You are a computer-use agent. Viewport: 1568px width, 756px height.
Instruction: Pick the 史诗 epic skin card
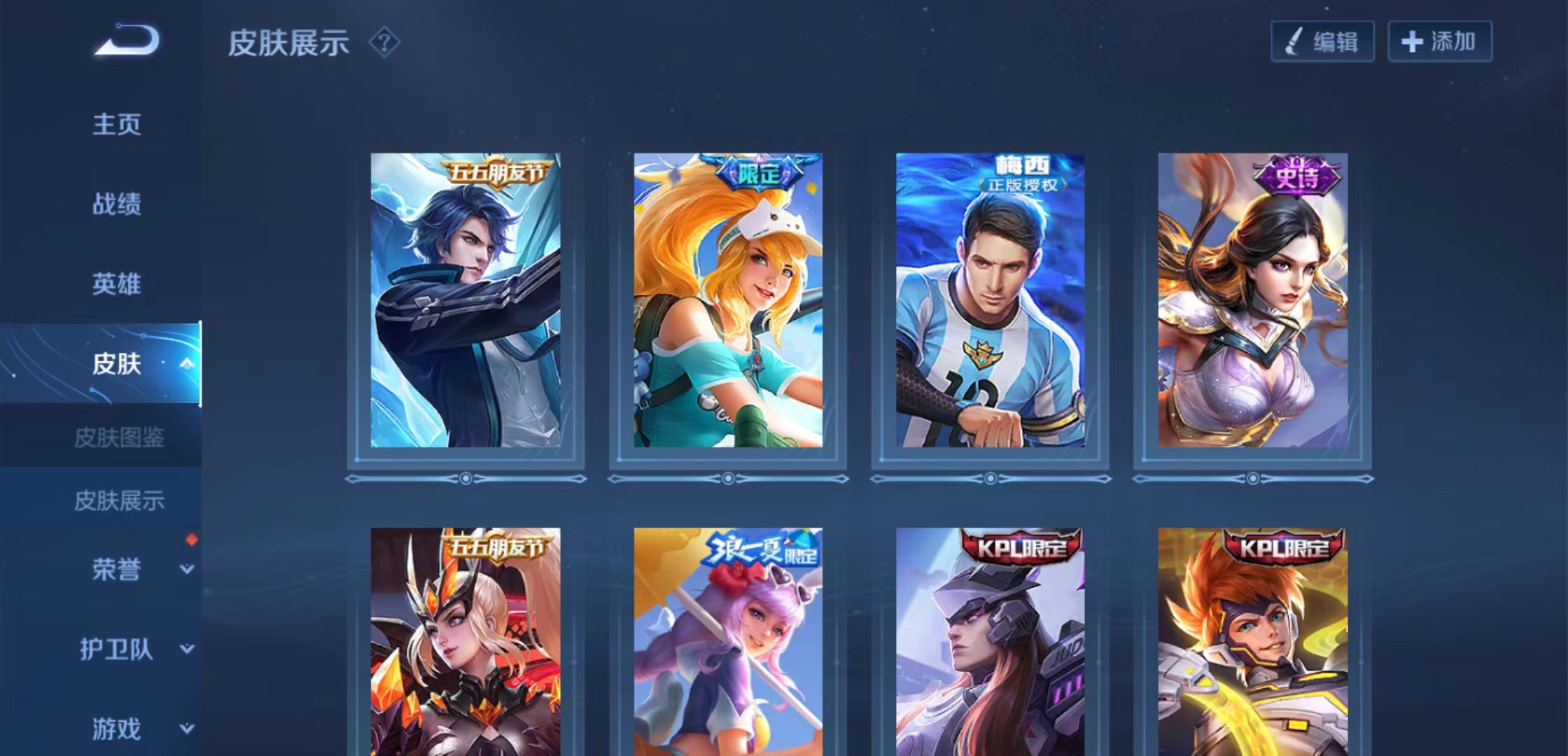1252,301
